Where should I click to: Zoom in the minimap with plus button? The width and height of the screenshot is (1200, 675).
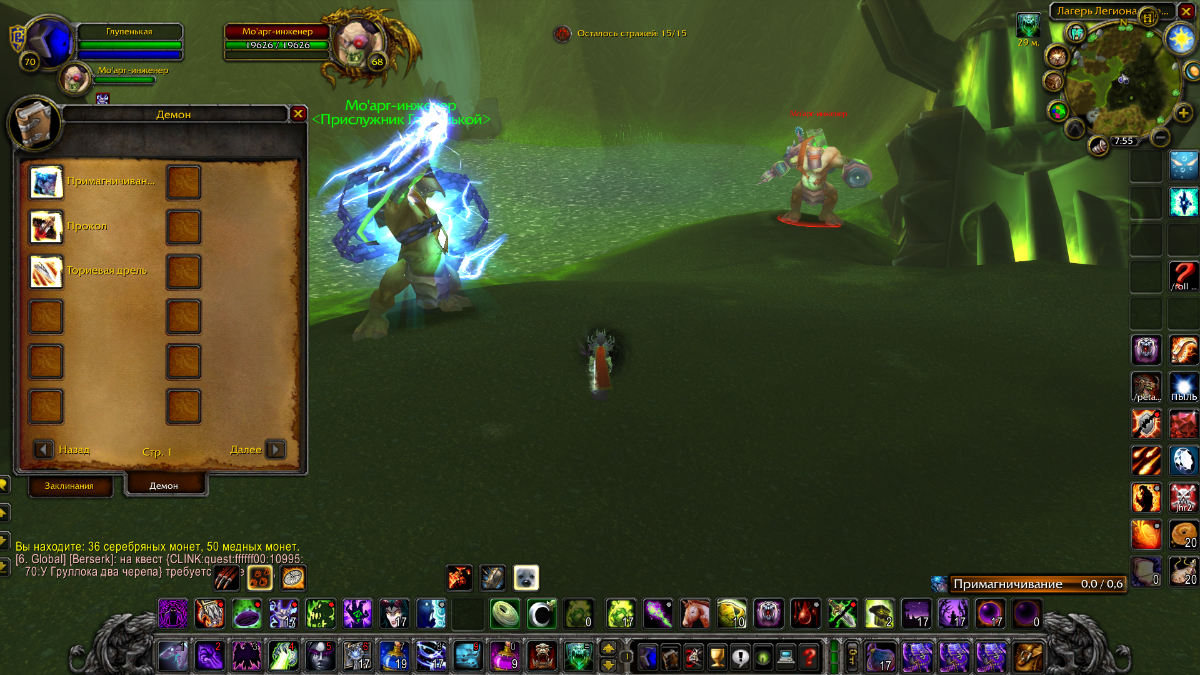[1183, 113]
